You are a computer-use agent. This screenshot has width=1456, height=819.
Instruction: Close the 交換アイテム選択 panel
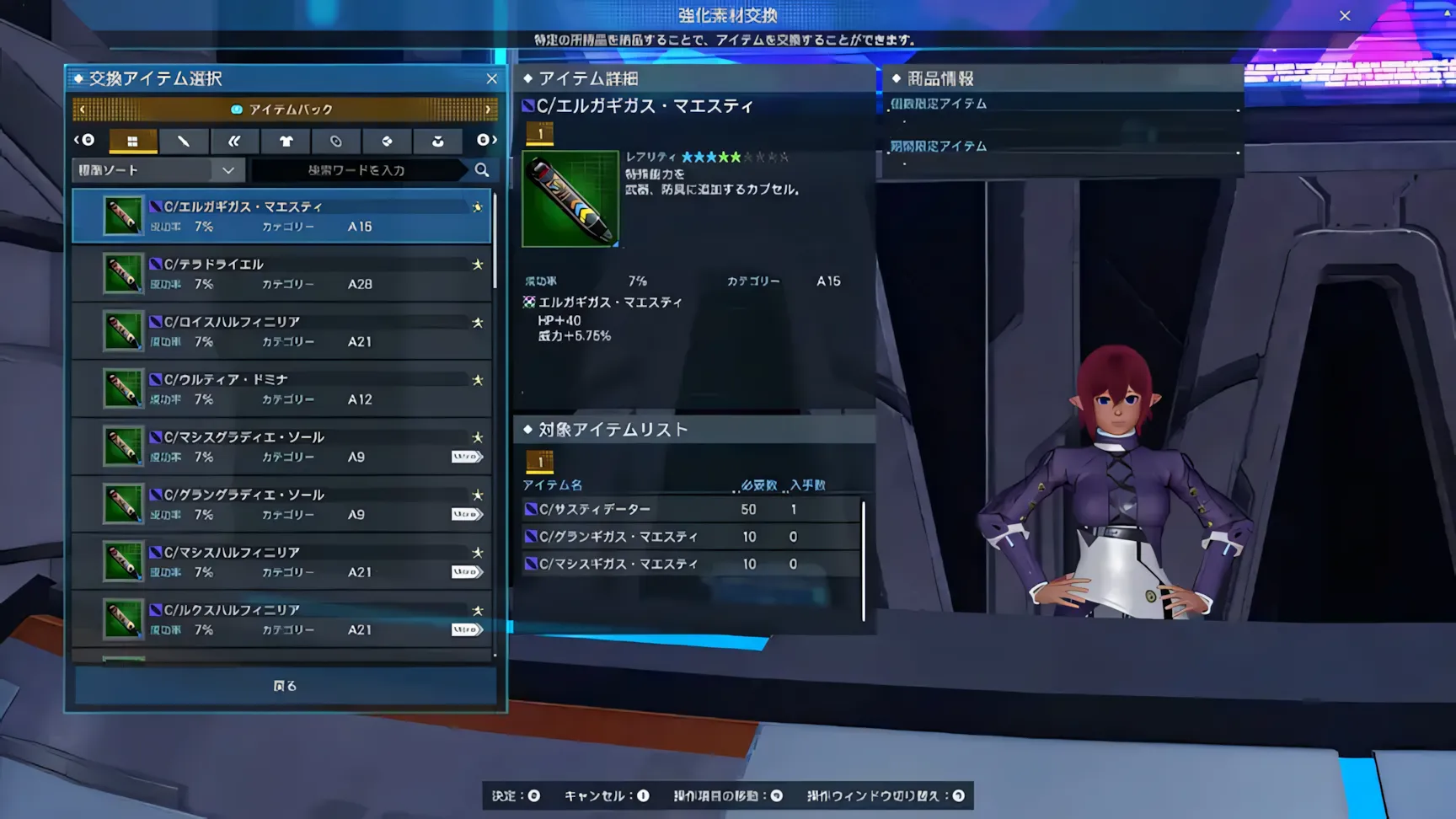click(492, 78)
